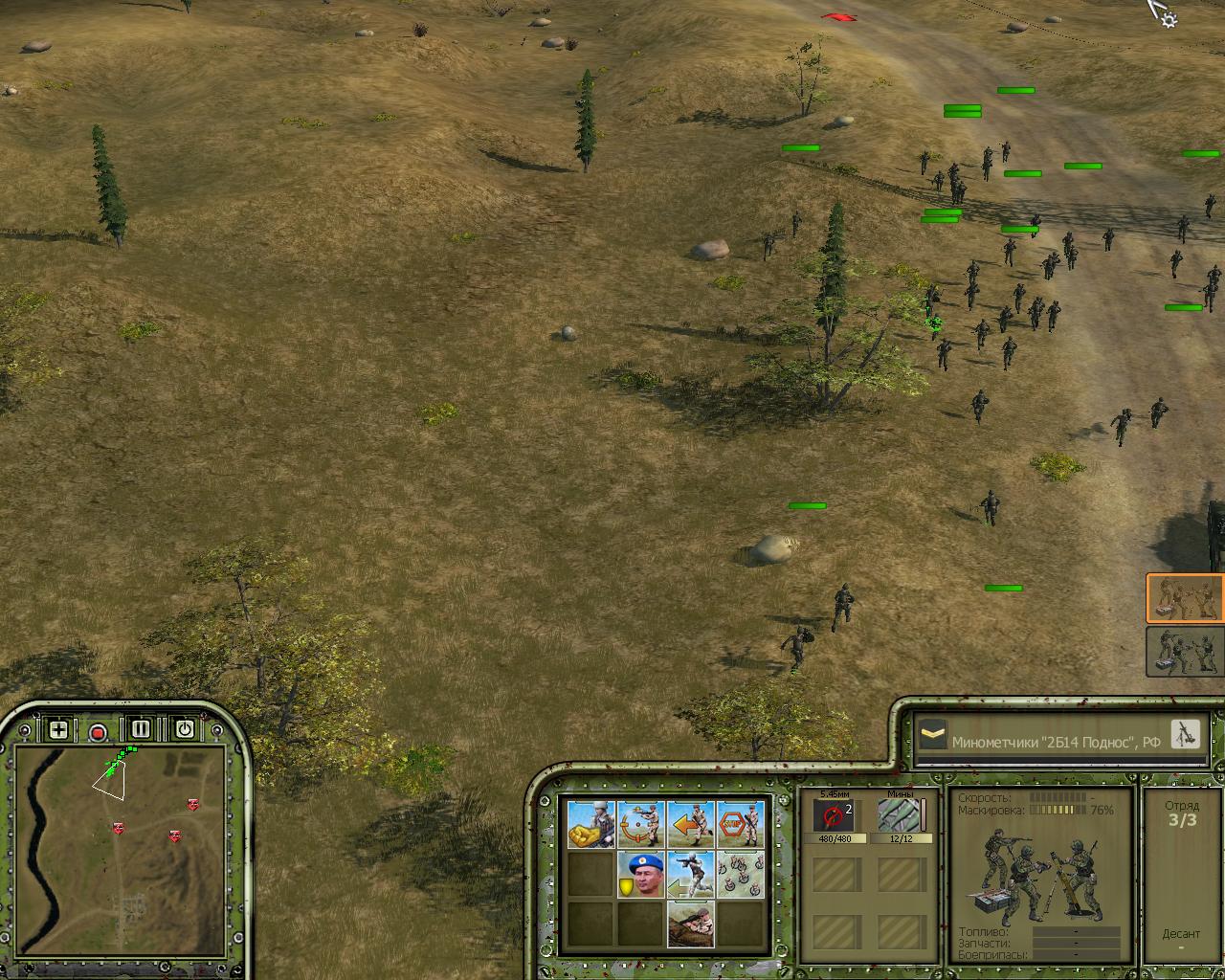Activate the rotate-to-face command icon
The image size is (1225, 980).
pos(640,824)
